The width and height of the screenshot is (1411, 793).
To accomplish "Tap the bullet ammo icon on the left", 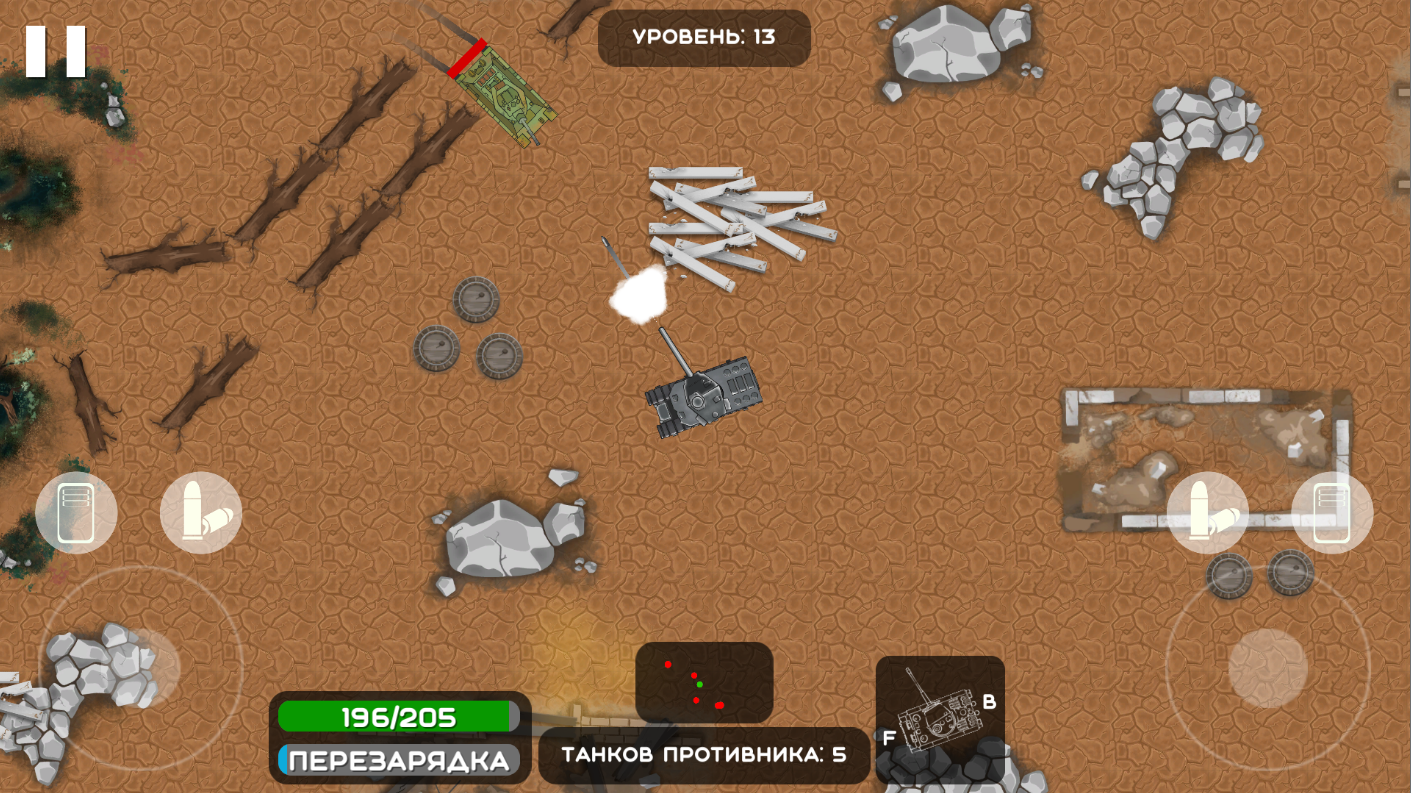I will 201,511.
